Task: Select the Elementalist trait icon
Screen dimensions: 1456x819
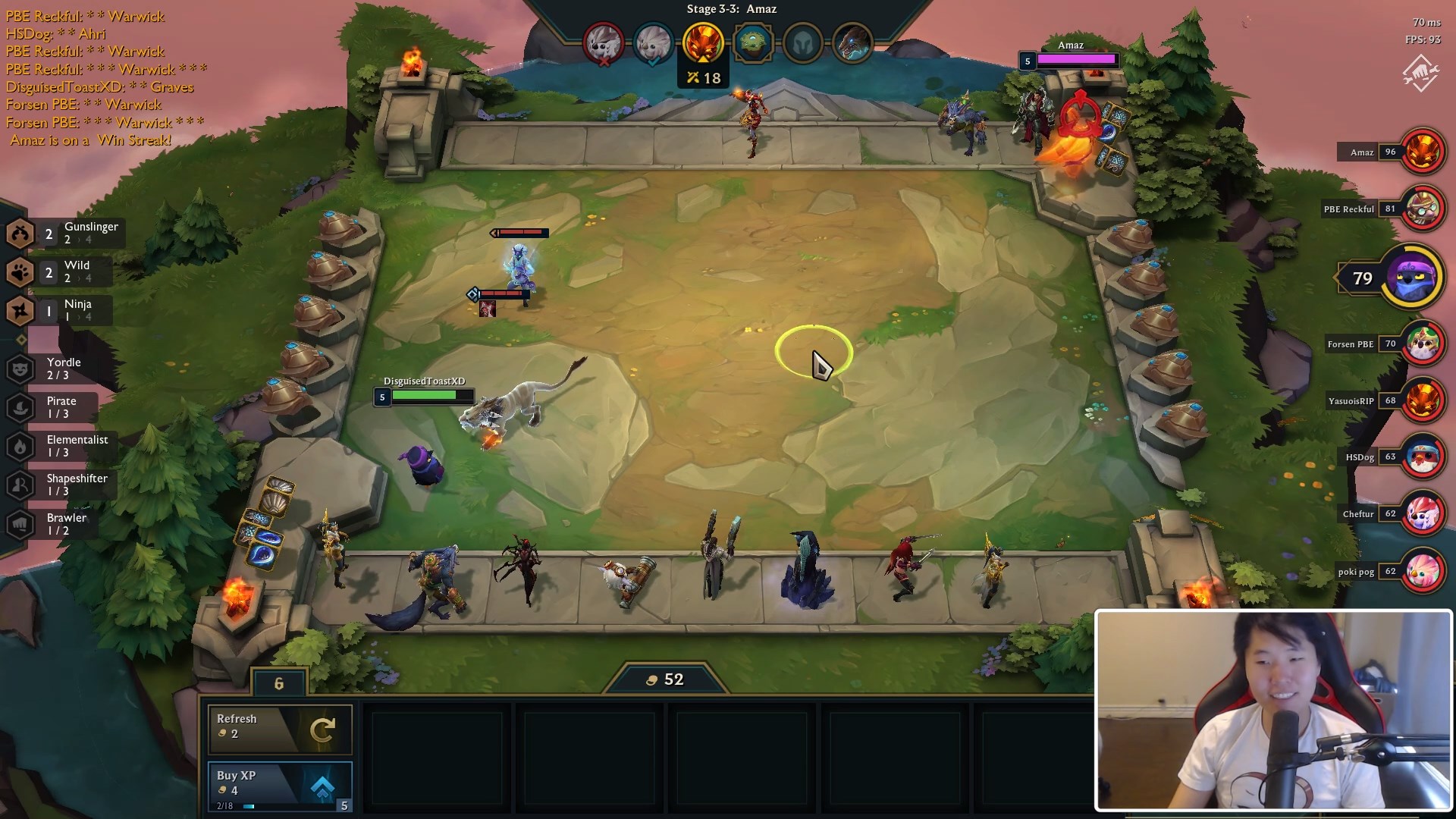Action: 17,447
